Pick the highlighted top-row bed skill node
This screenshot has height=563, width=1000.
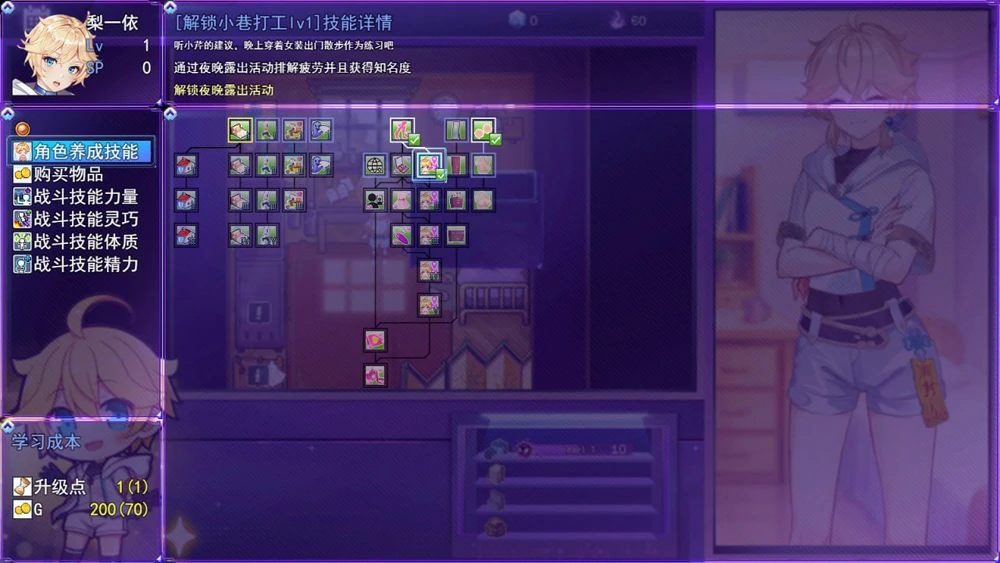point(239,130)
